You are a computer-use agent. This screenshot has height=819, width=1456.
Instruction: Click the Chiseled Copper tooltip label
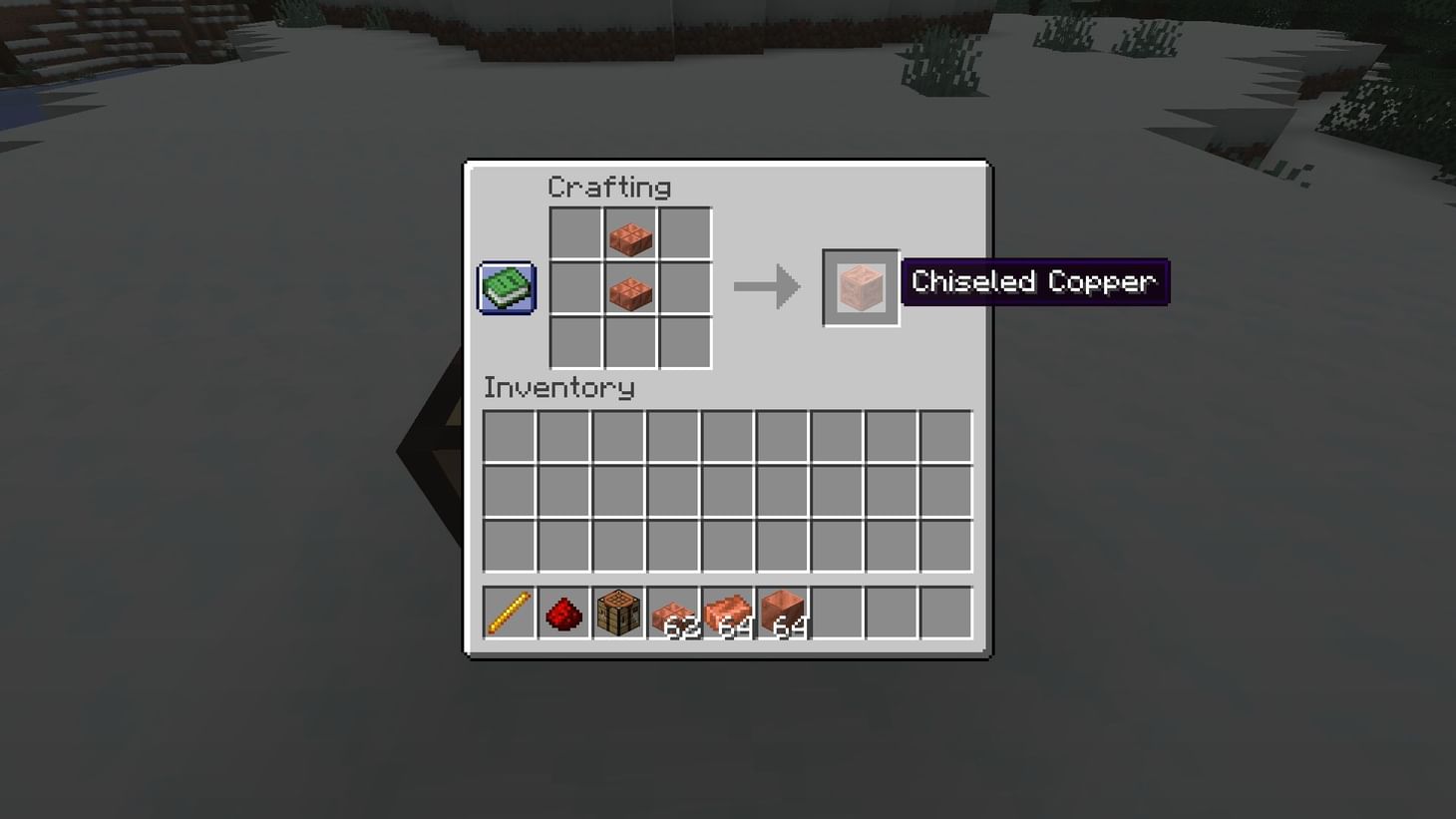[1034, 281]
